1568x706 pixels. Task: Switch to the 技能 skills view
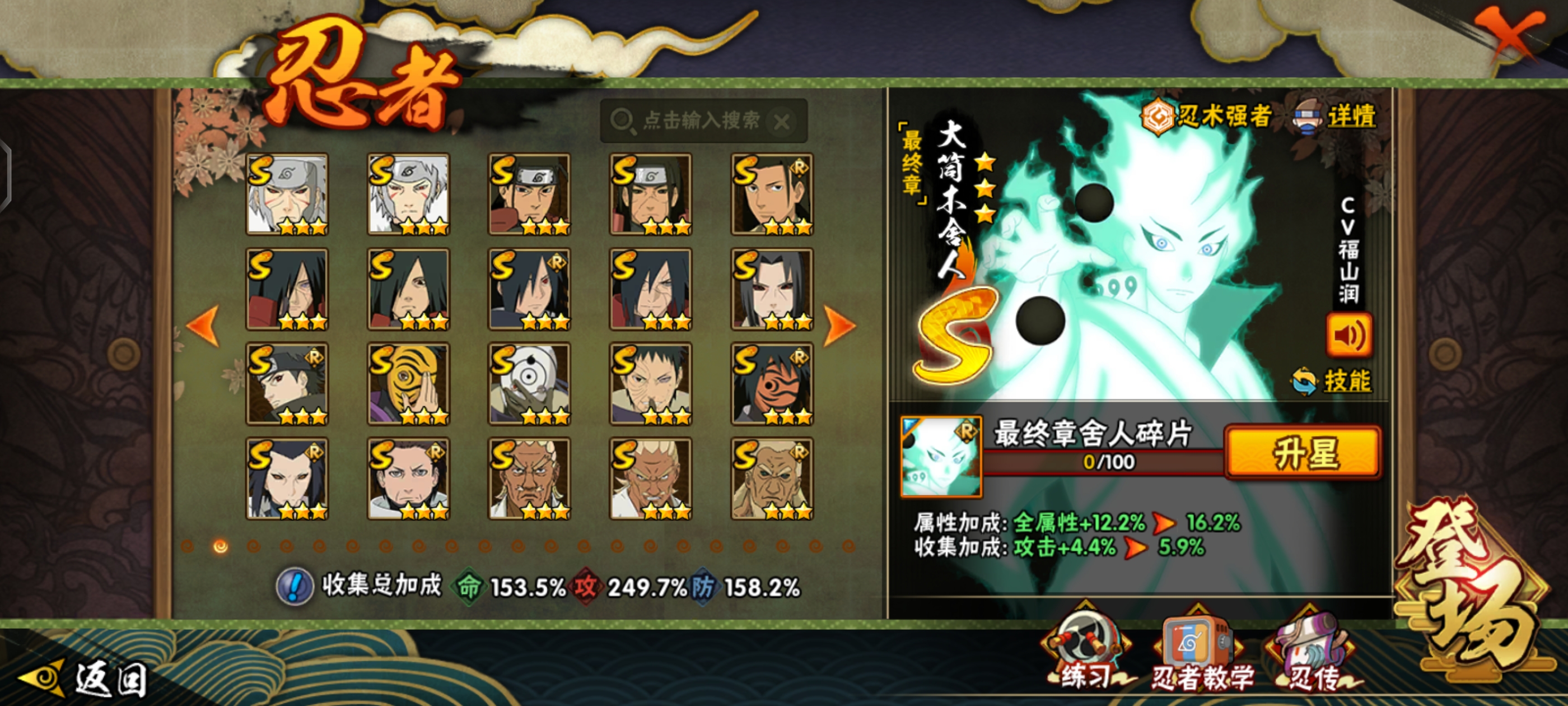pyautogui.click(x=1333, y=382)
